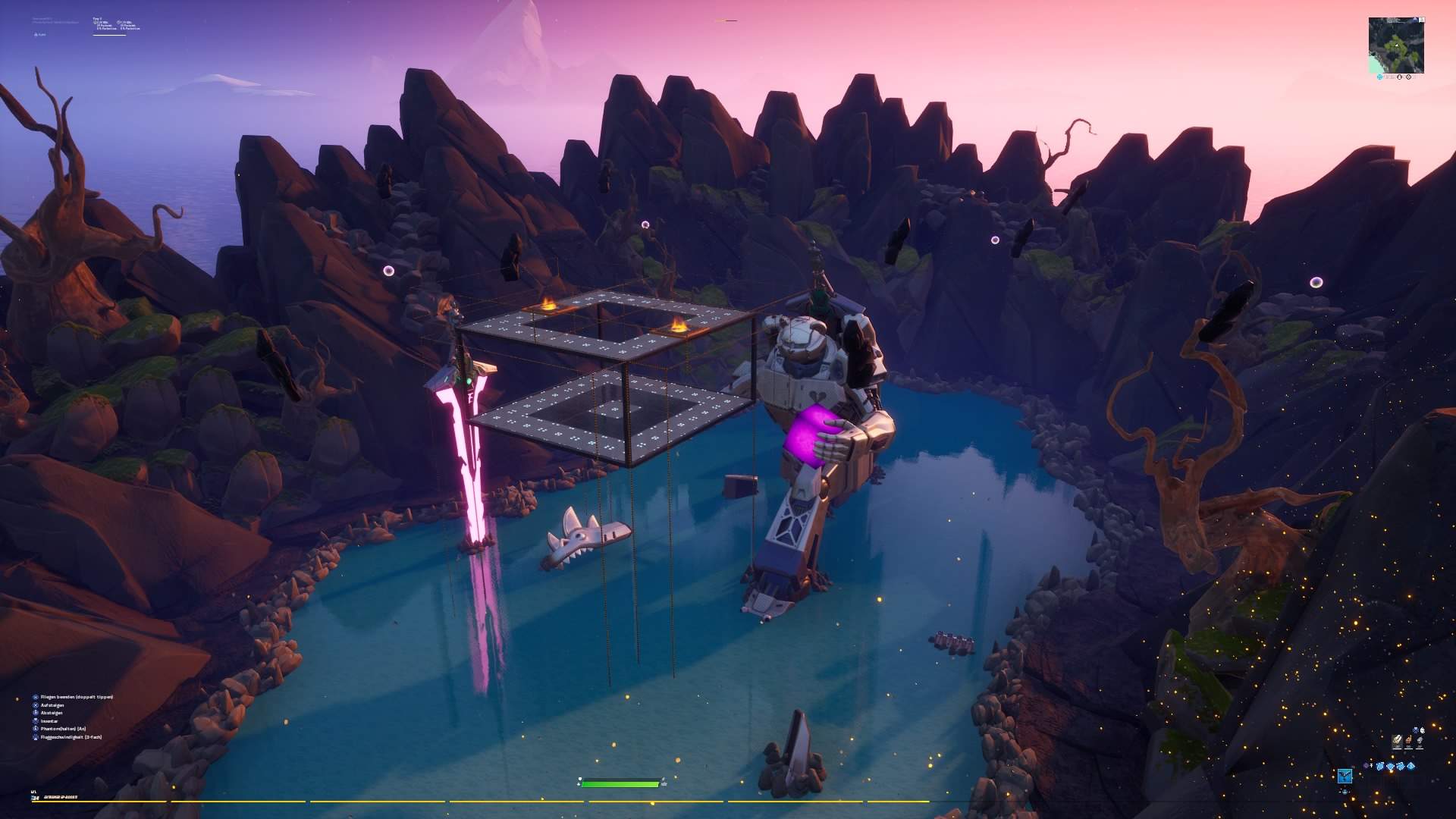The height and width of the screenshot is (819, 1456).
Task: Select the metal building material
Action: coord(1420,741)
